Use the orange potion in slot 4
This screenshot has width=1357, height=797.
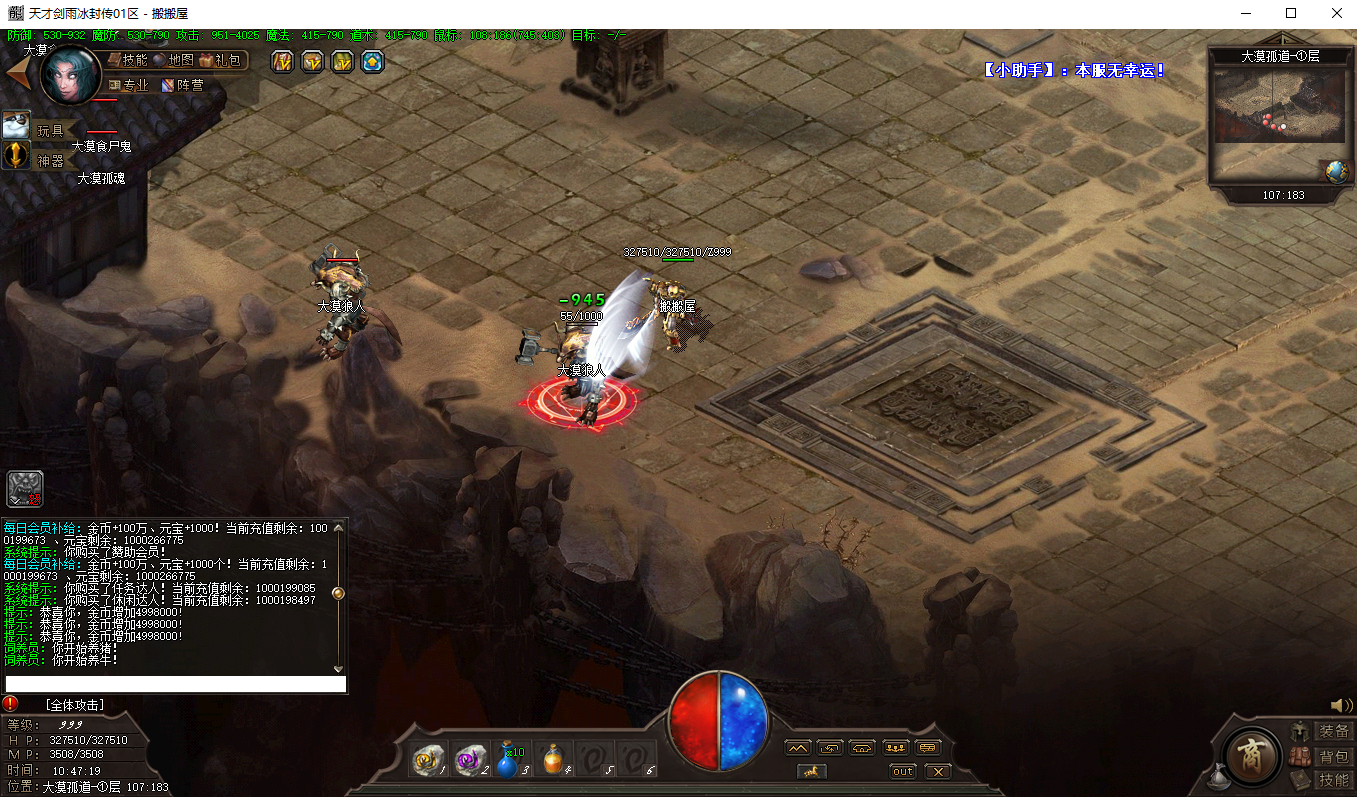[x=552, y=761]
